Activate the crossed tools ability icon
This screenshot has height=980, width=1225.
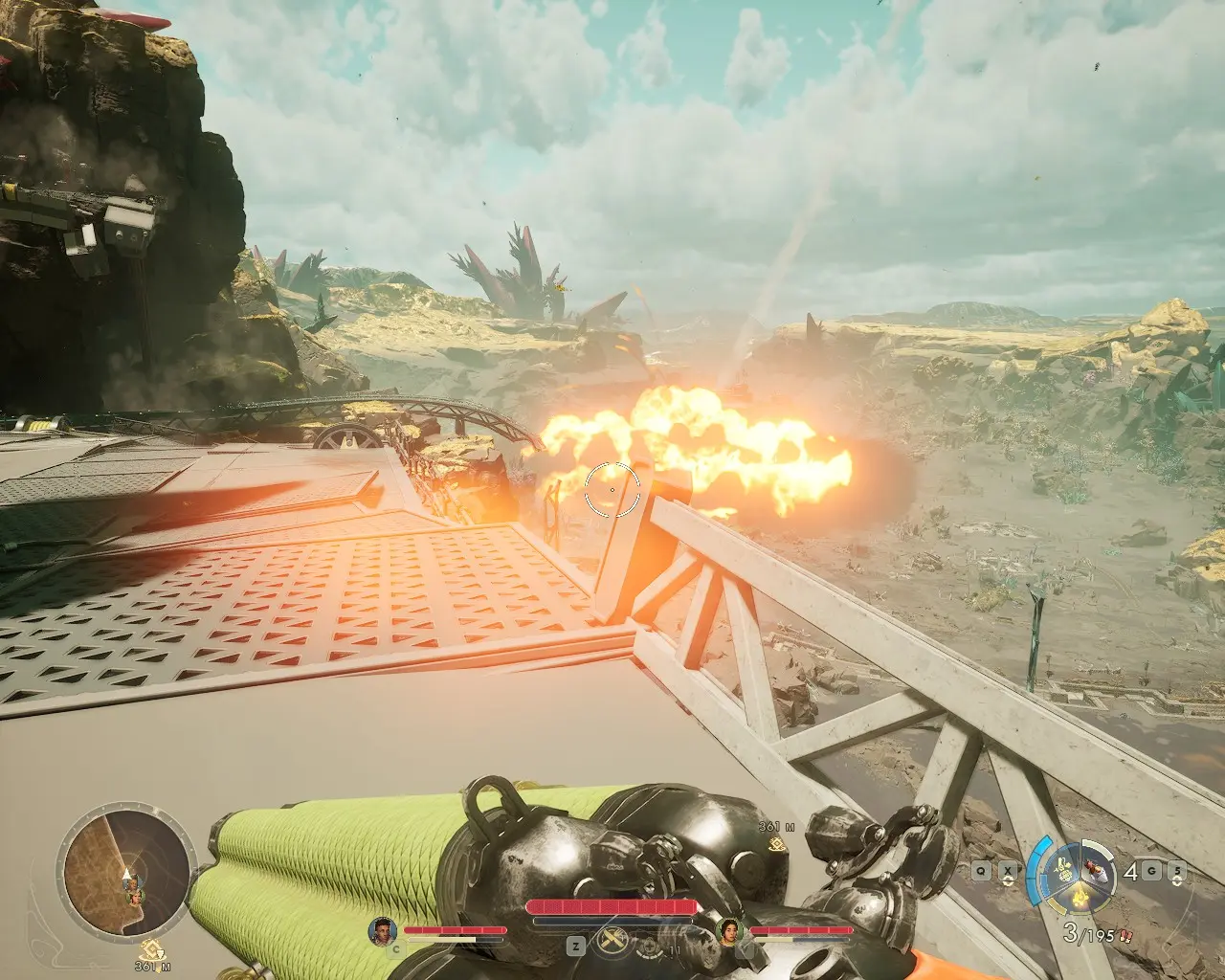(x=611, y=943)
